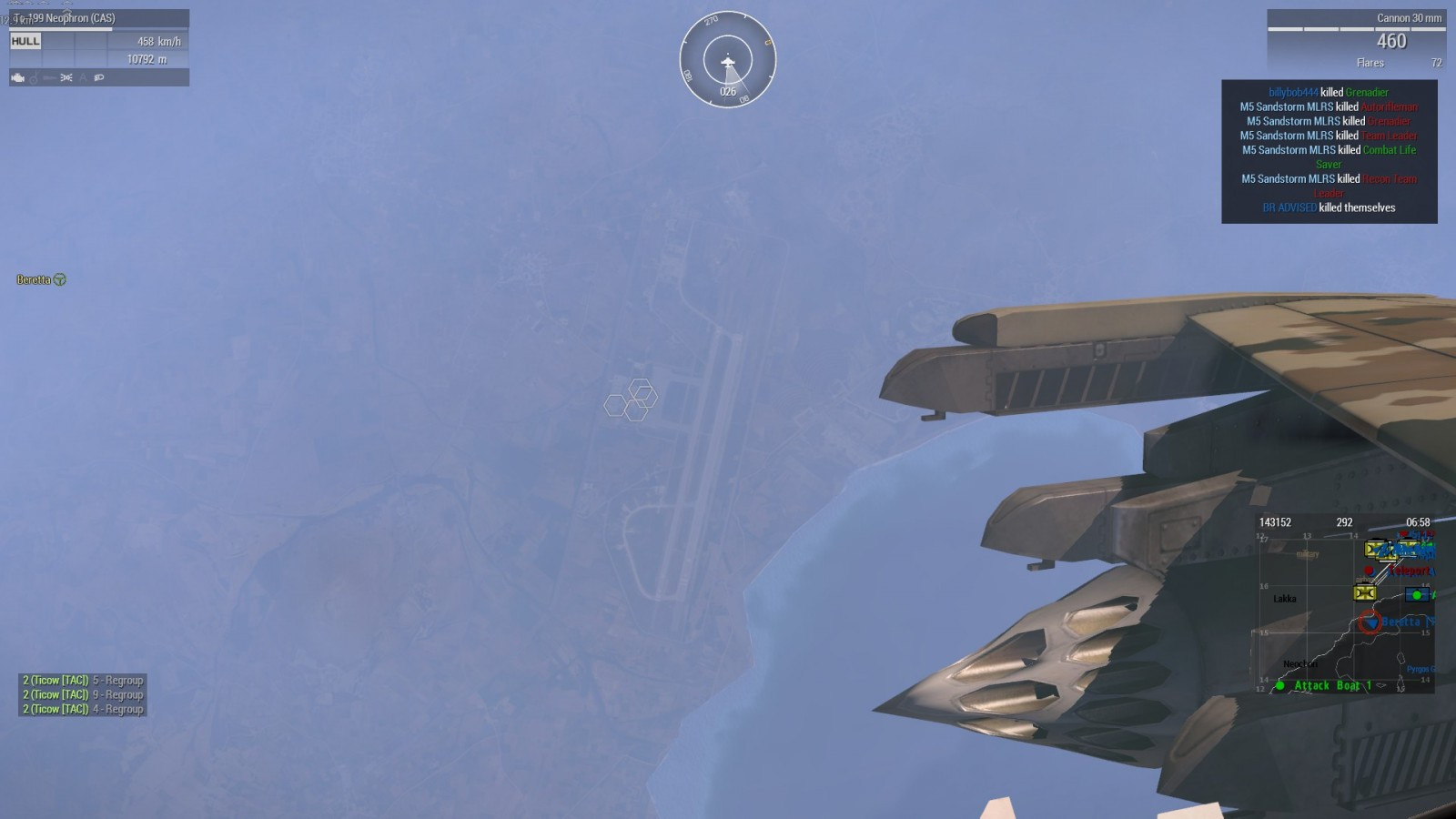Click the engine status icon
Screen dimensions: 1456x819
pos(17,78)
